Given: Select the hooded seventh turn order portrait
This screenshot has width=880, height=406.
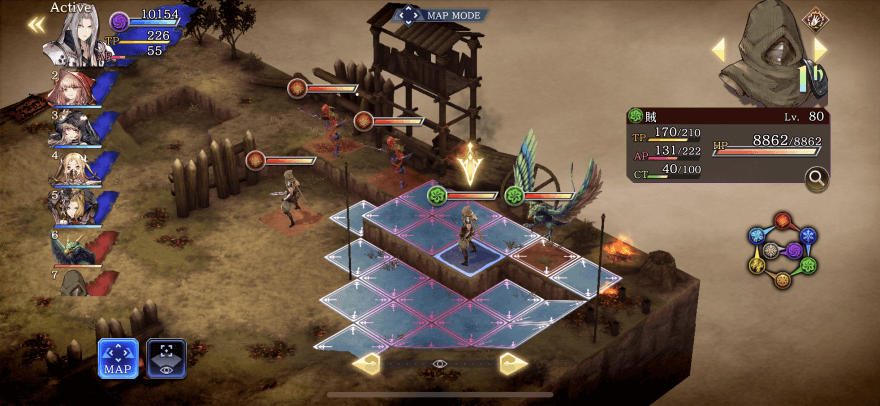Looking at the screenshot, I should [71, 283].
